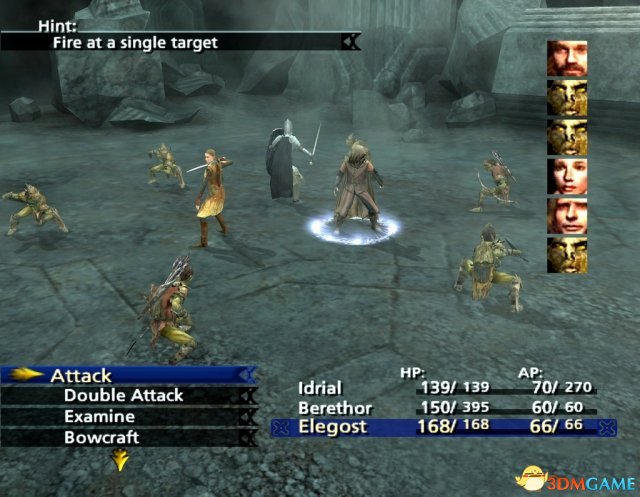This screenshot has width=640, height=497.
Task: Open the Bowcraft skill menu
Action: pos(101,438)
